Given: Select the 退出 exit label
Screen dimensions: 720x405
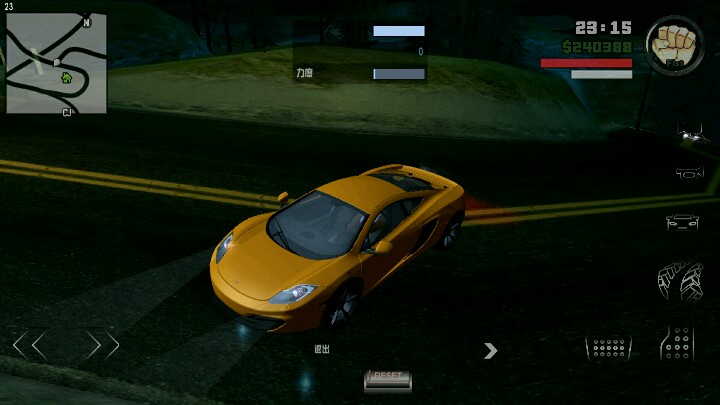Looking at the screenshot, I should pos(321,349).
